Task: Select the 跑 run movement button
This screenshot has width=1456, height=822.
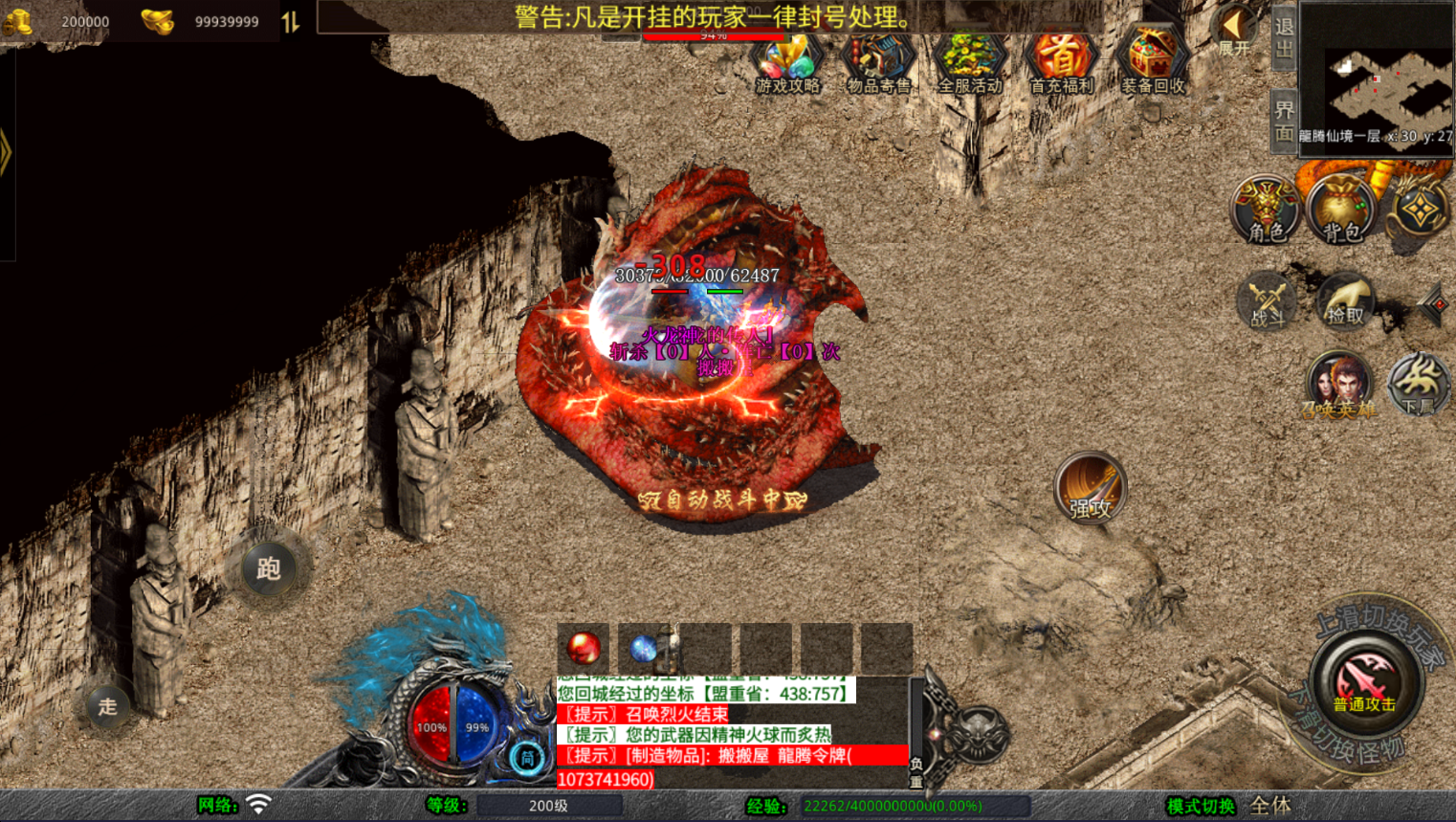Action: point(268,568)
